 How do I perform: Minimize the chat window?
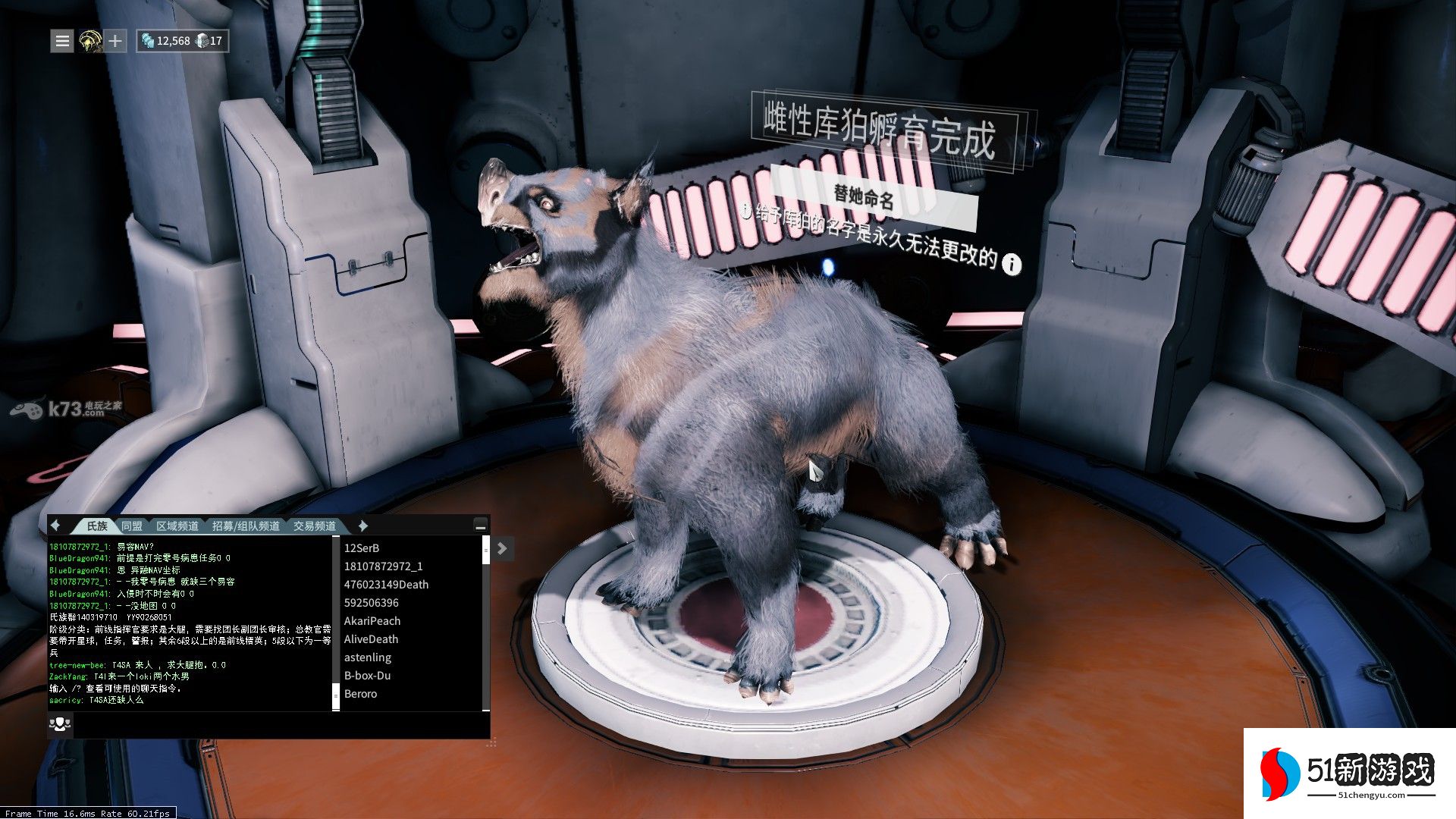click(x=480, y=526)
